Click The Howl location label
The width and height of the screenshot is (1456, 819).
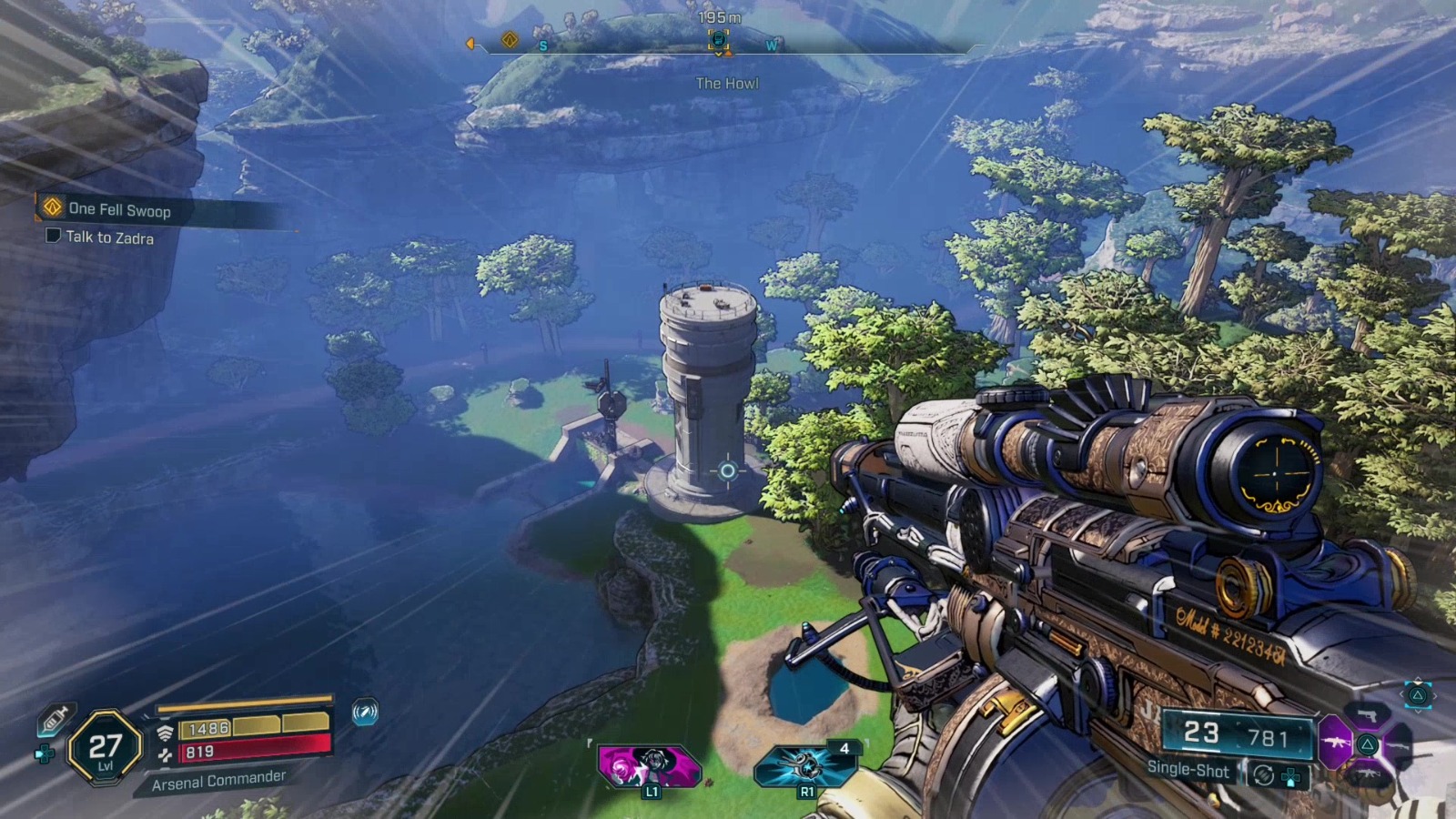click(x=728, y=84)
